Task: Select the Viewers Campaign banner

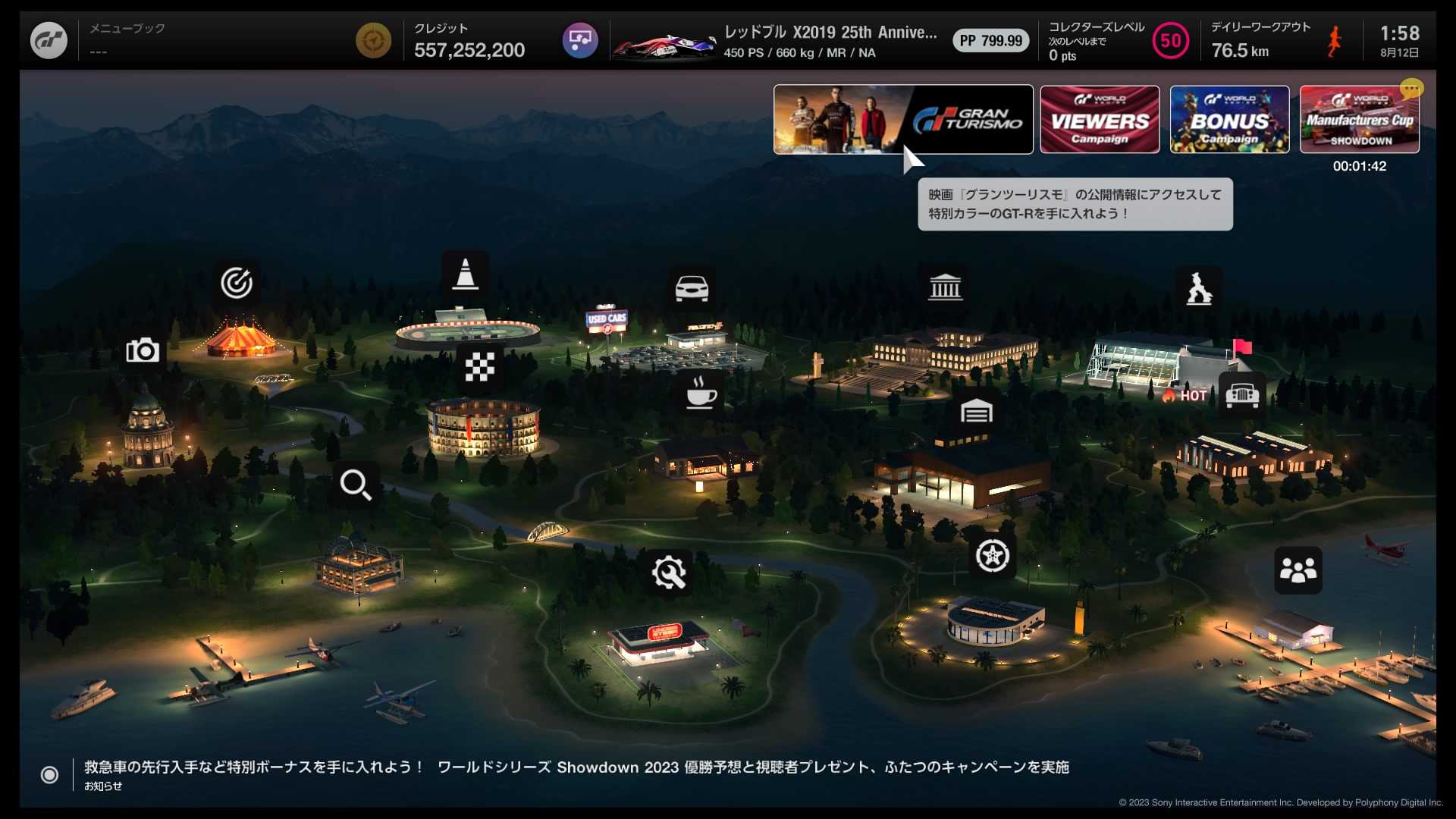Action: tap(1099, 120)
